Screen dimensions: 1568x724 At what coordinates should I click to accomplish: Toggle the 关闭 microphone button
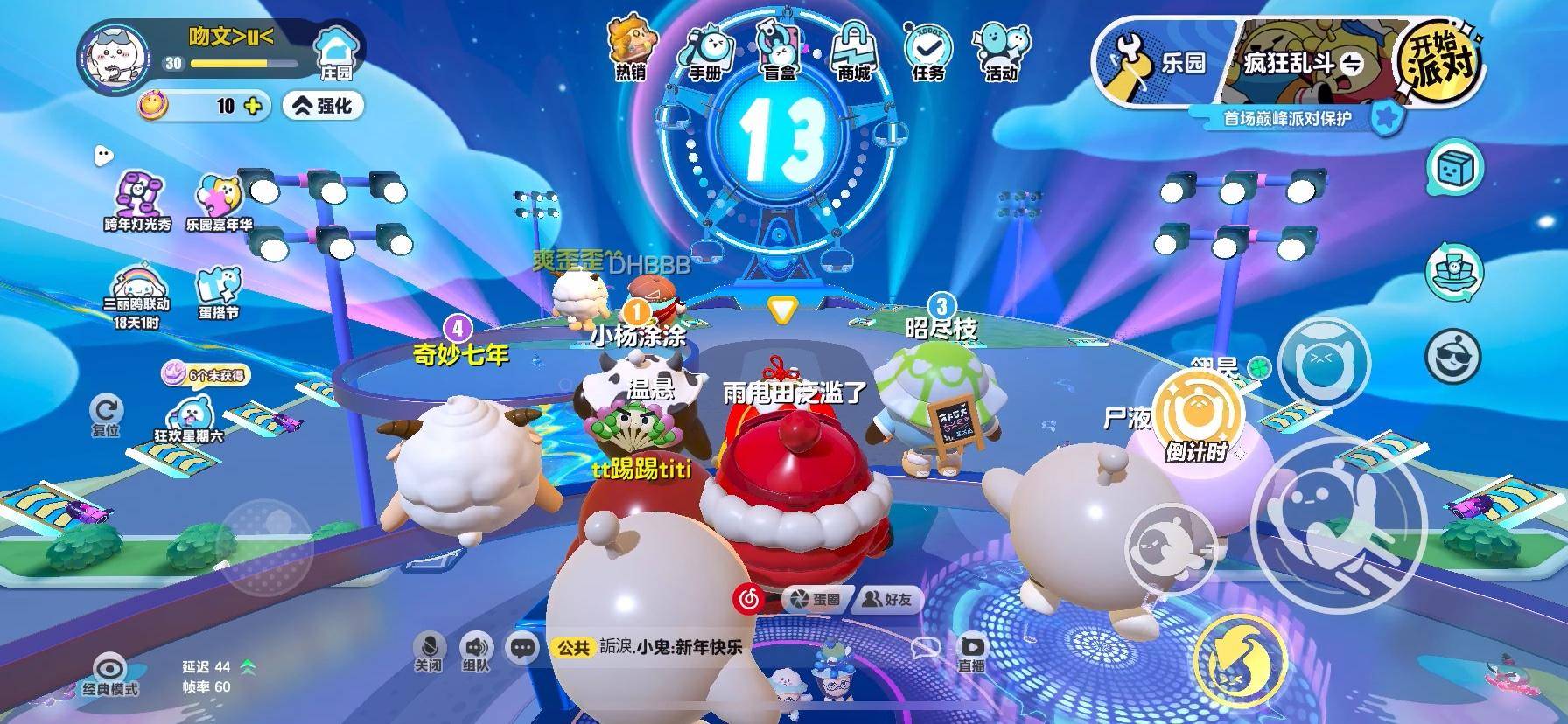click(x=428, y=651)
